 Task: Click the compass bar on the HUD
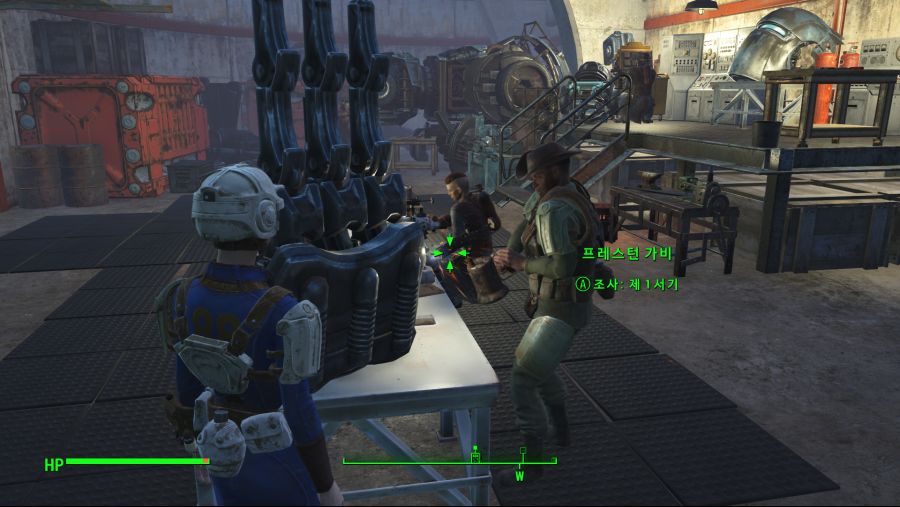[449, 461]
